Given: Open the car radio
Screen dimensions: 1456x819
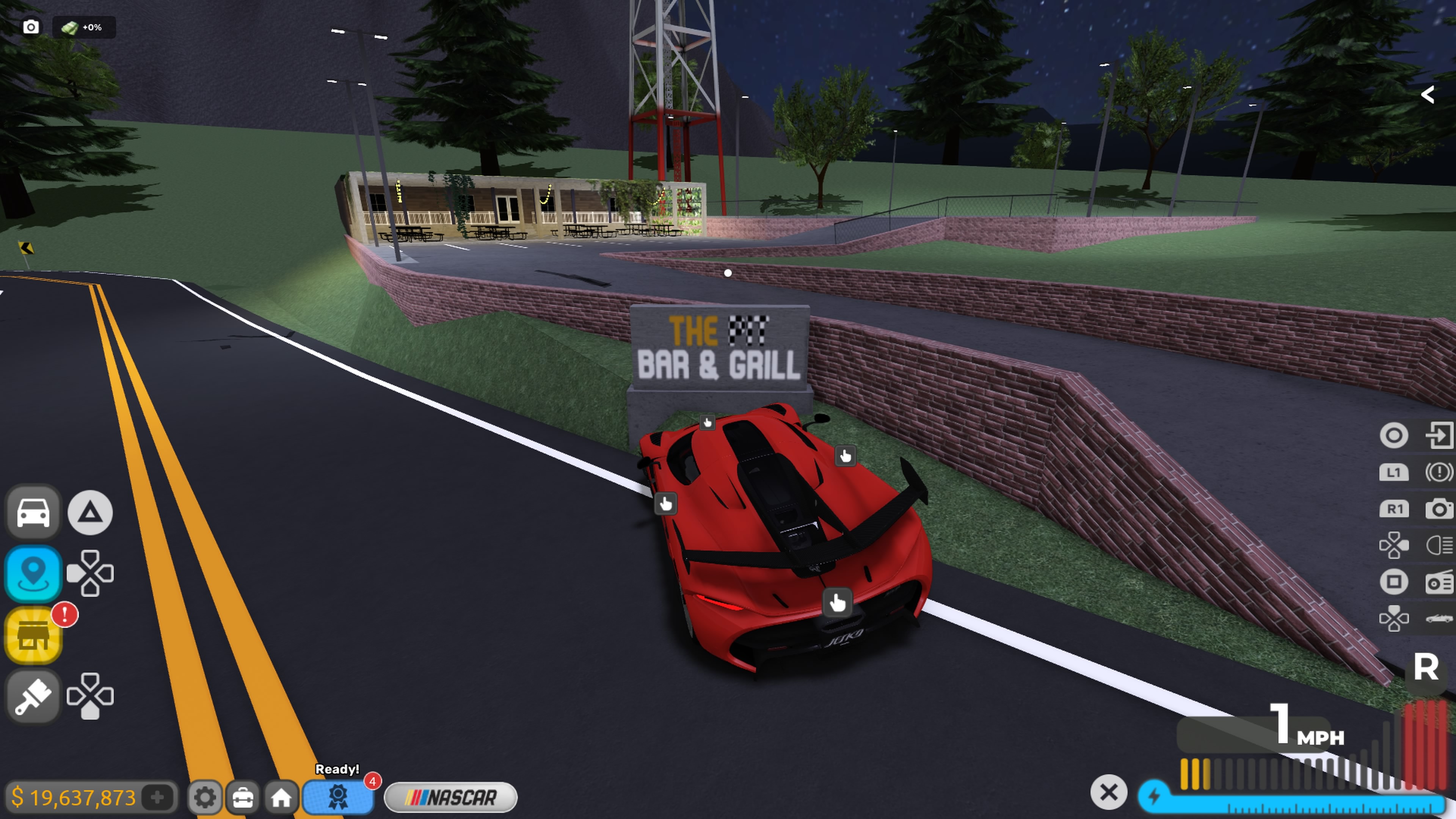Looking at the screenshot, I should click(1439, 582).
